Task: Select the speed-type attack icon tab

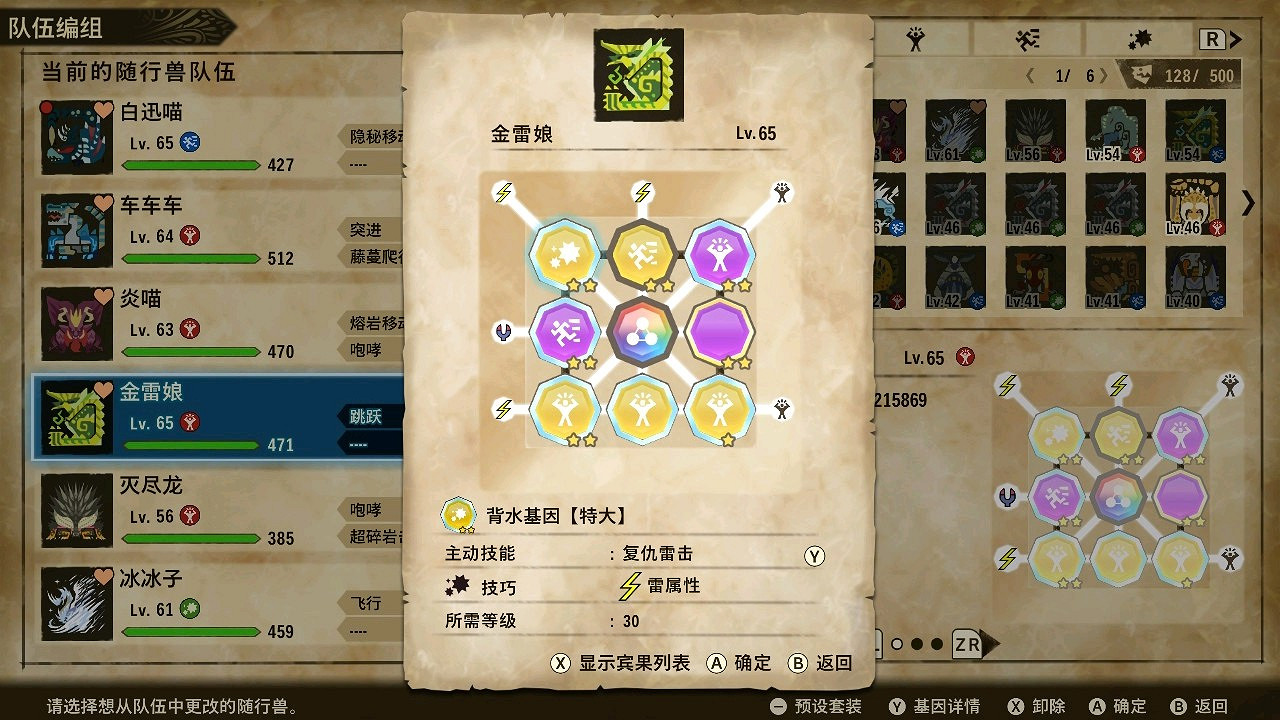Action: click(1028, 37)
